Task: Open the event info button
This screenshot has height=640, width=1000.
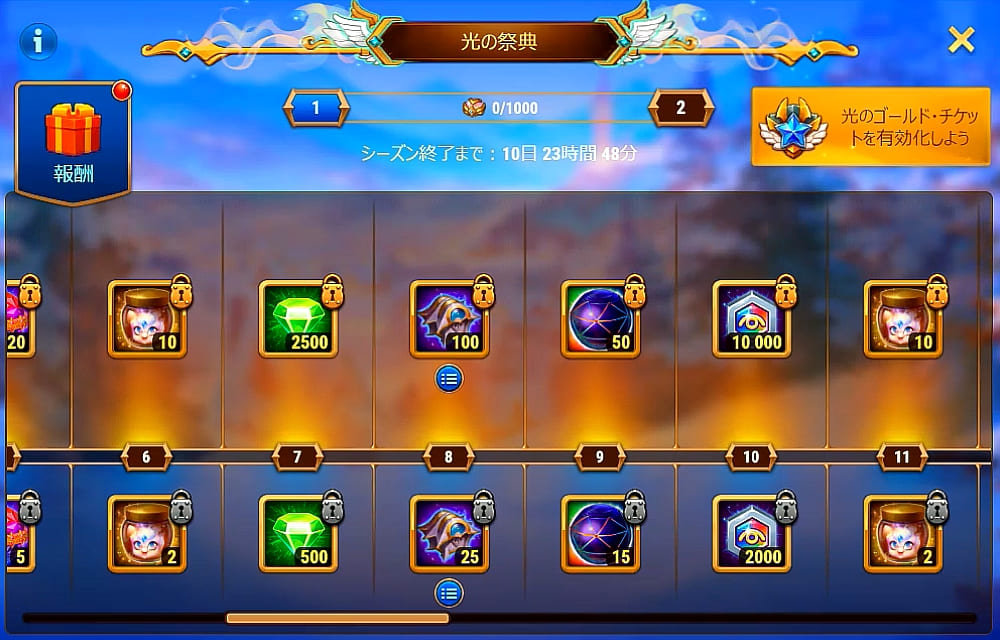Action: [38, 41]
